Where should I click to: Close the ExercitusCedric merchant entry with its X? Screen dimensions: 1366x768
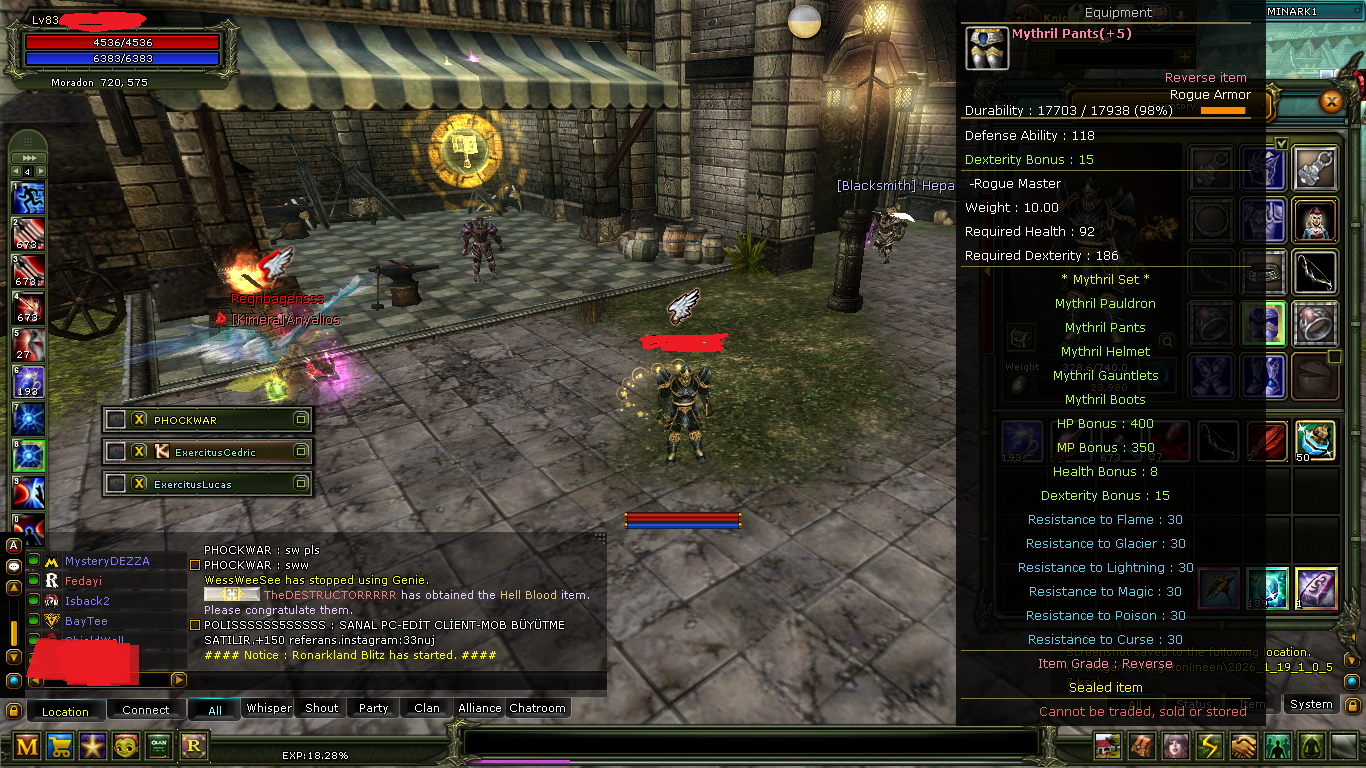point(140,451)
